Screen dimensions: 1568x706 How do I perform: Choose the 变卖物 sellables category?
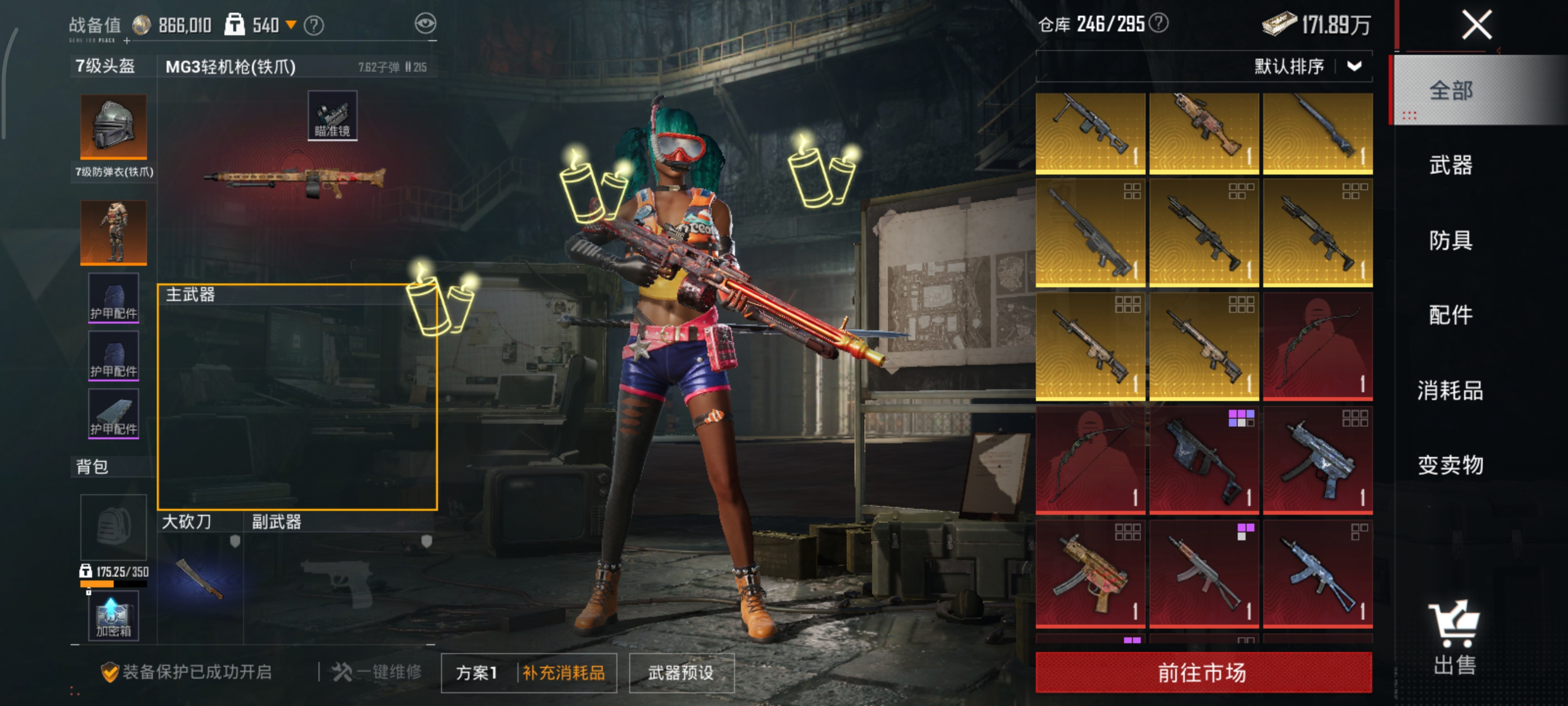click(1450, 465)
